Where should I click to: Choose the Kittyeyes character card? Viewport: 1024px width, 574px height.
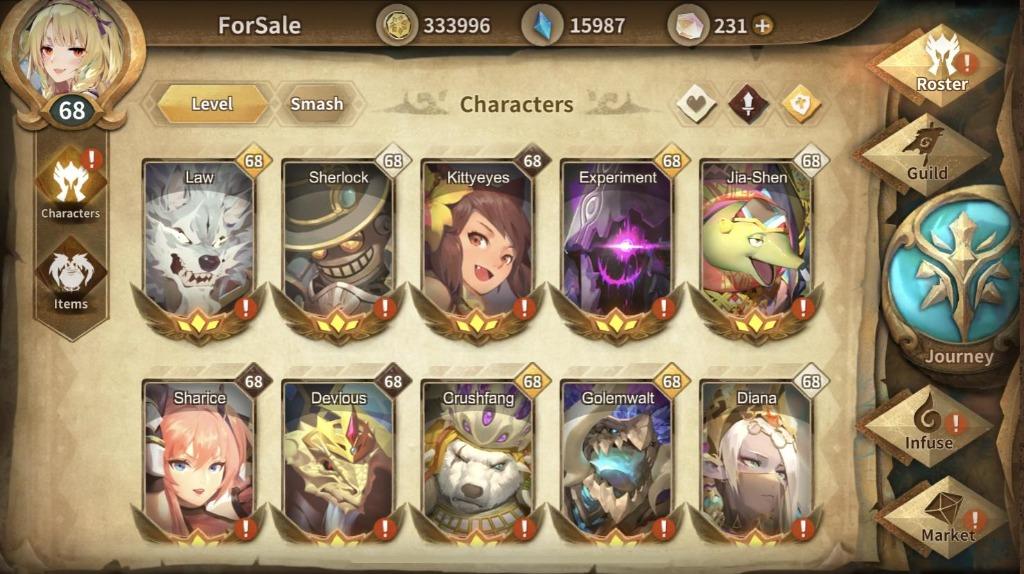tap(477, 240)
